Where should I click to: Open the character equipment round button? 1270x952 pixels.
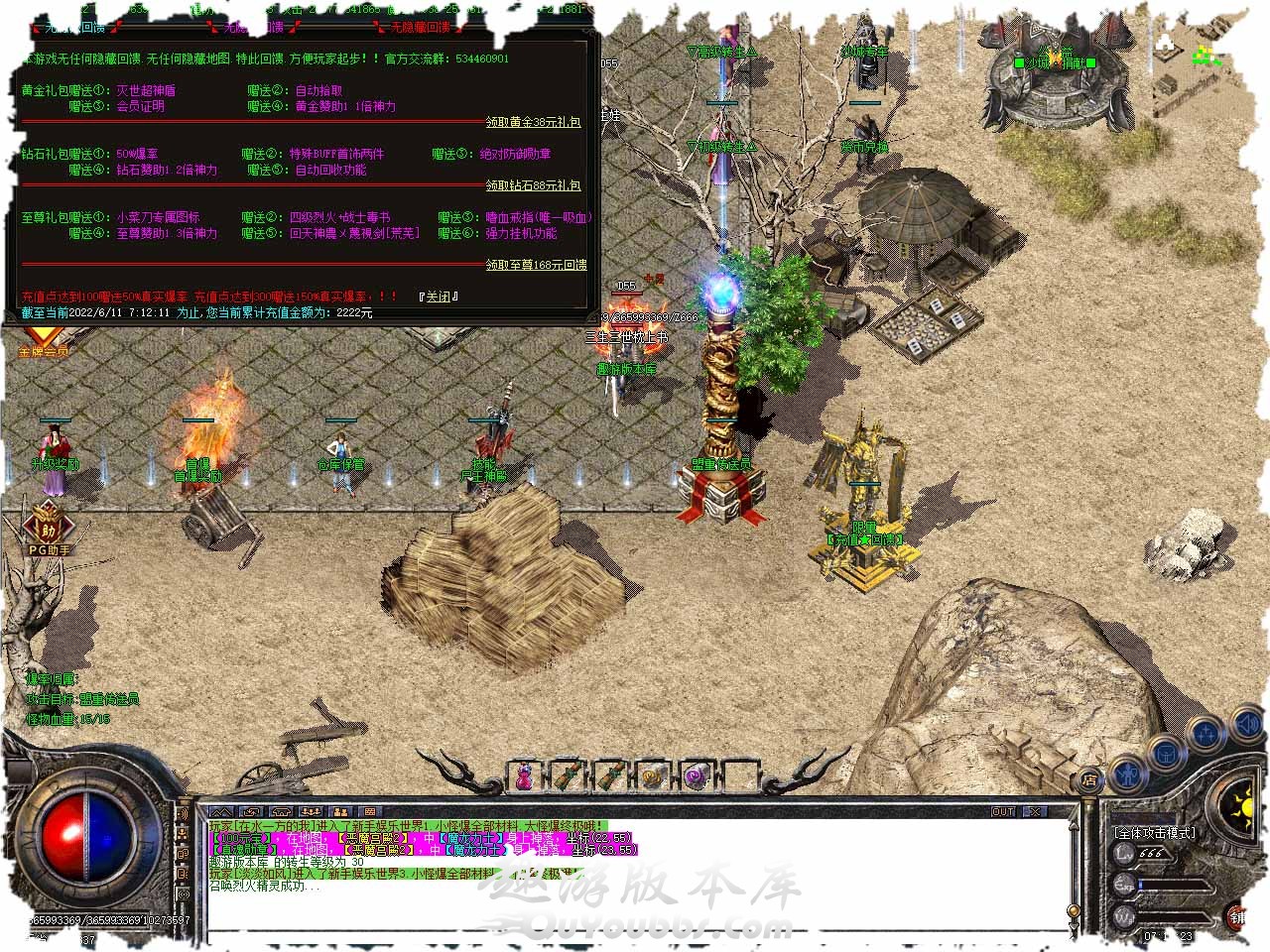click(1127, 772)
